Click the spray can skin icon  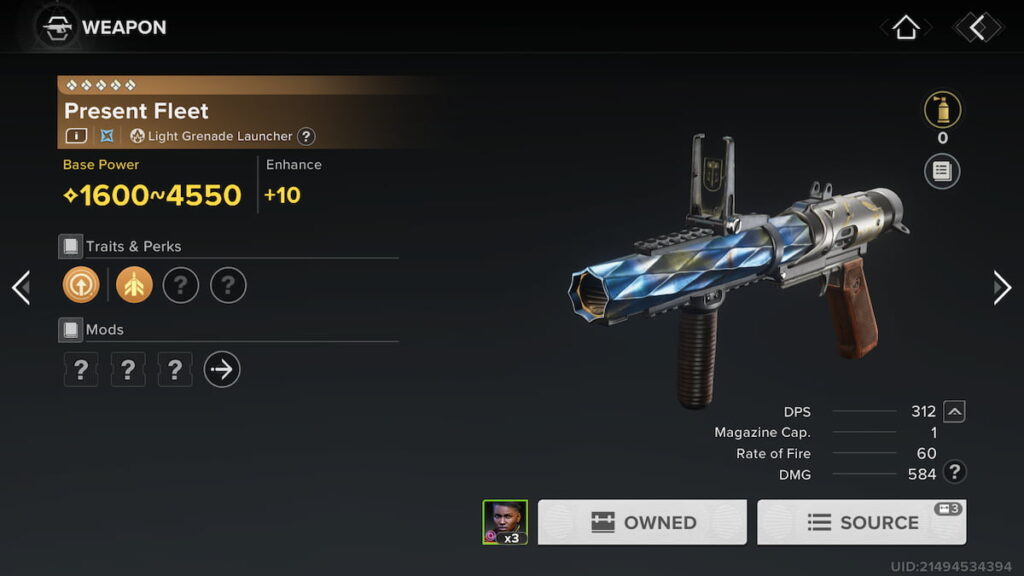pos(942,110)
